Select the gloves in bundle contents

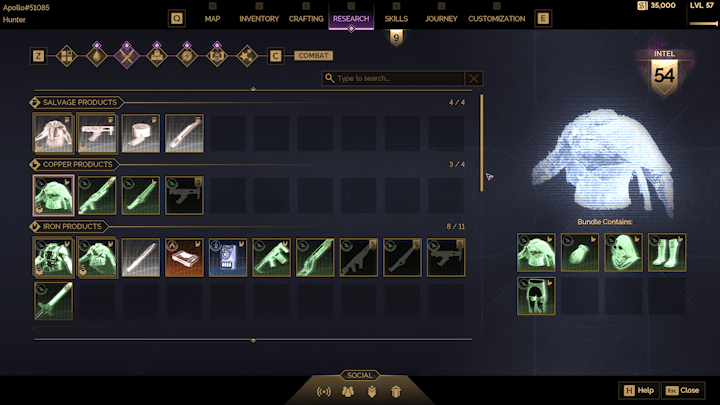(580, 252)
